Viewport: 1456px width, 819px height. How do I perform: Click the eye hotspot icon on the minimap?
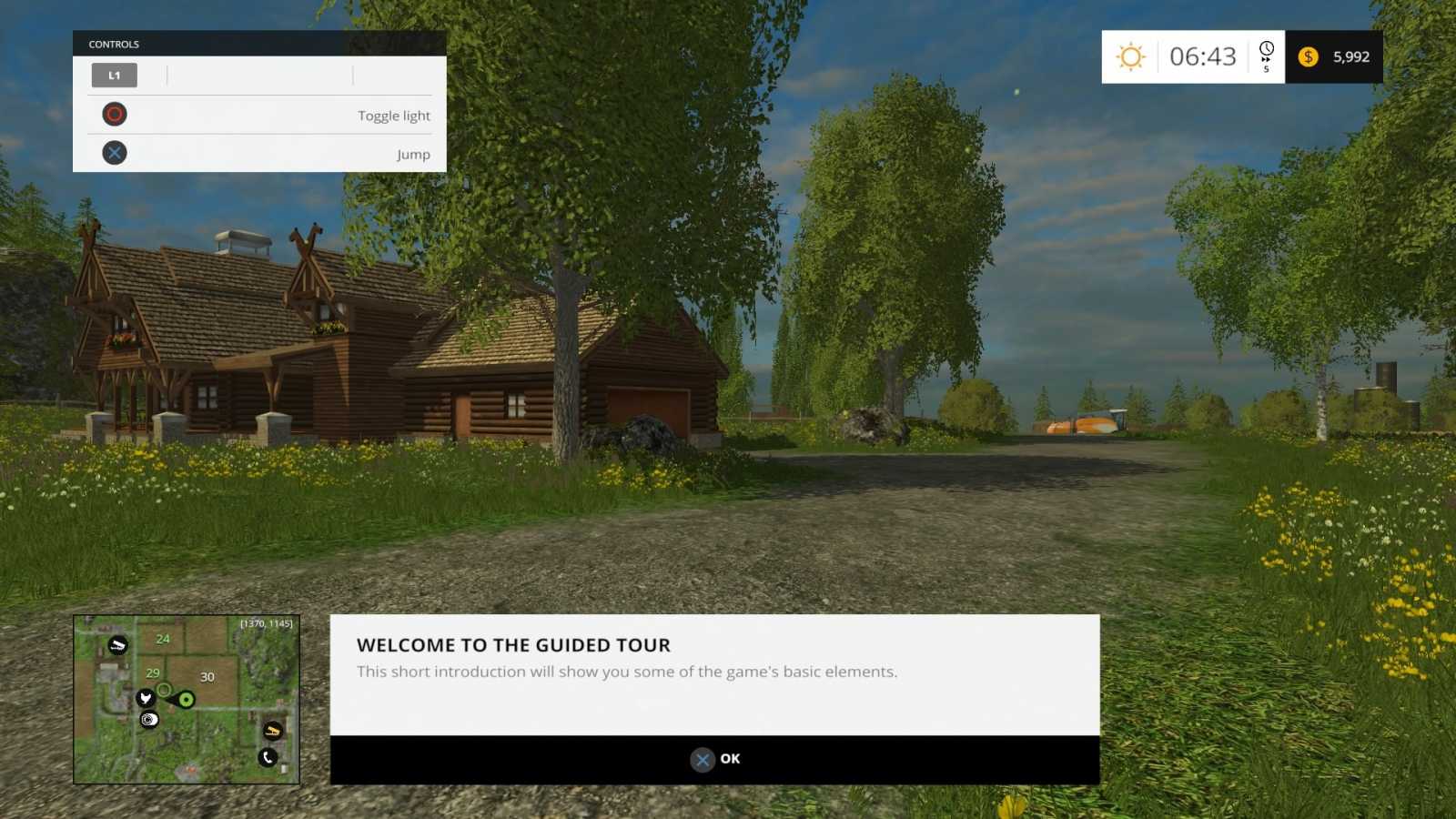148,720
